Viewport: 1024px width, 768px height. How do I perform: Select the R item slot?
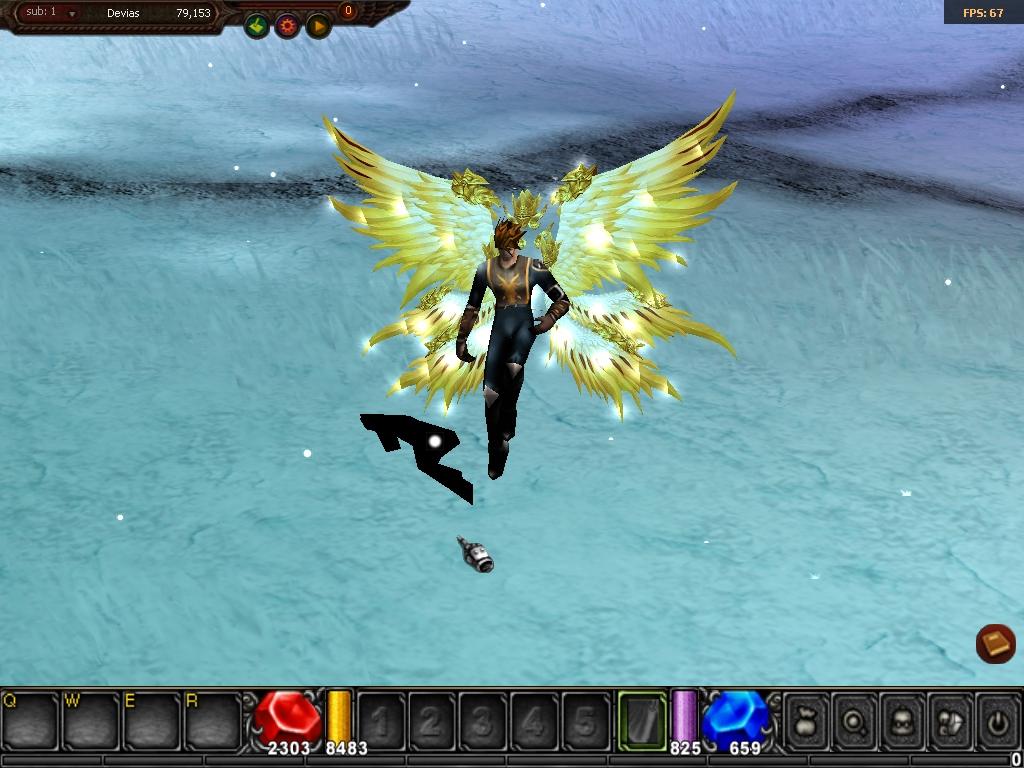(213, 720)
